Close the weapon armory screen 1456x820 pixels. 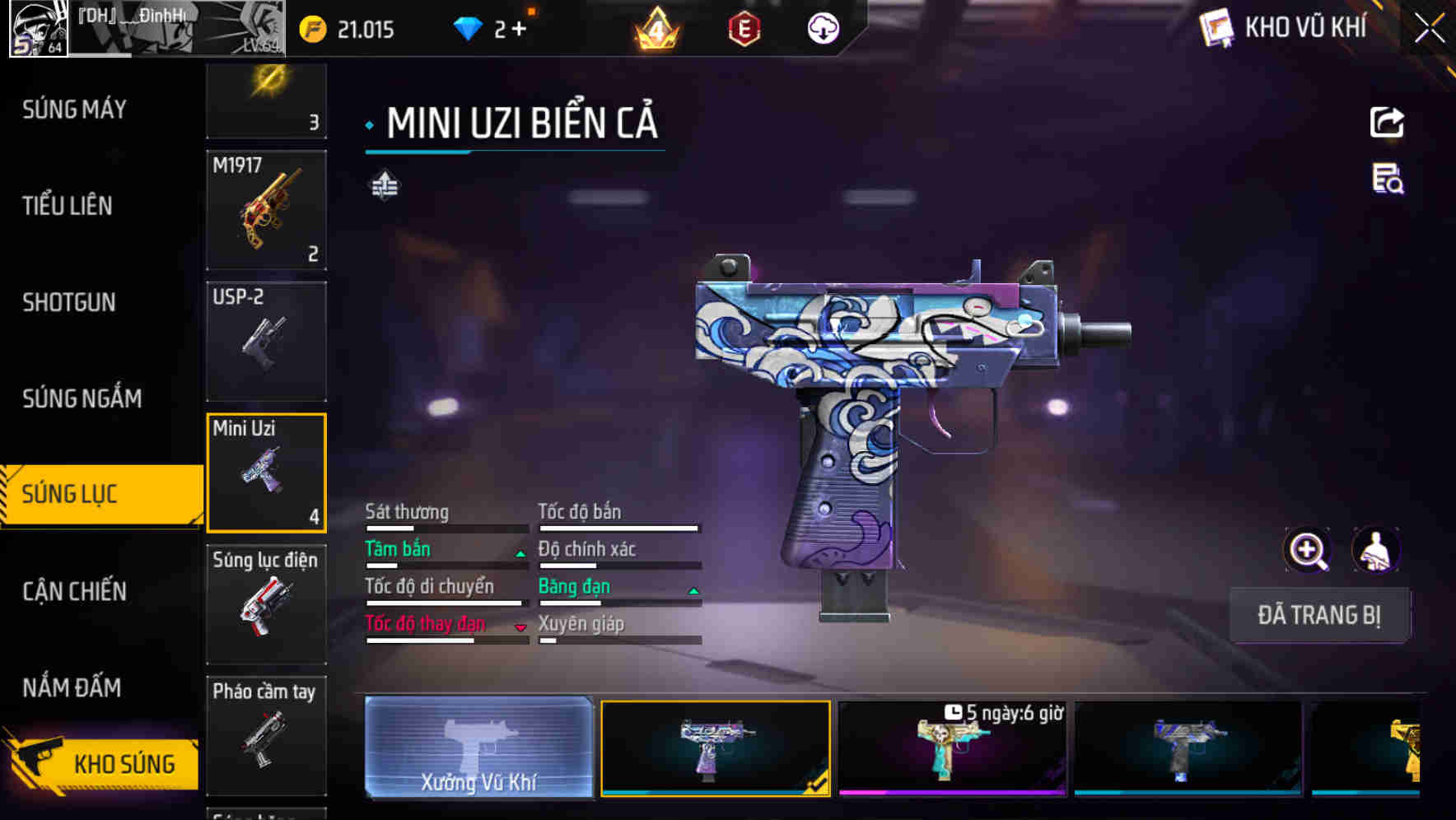tap(1429, 29)
